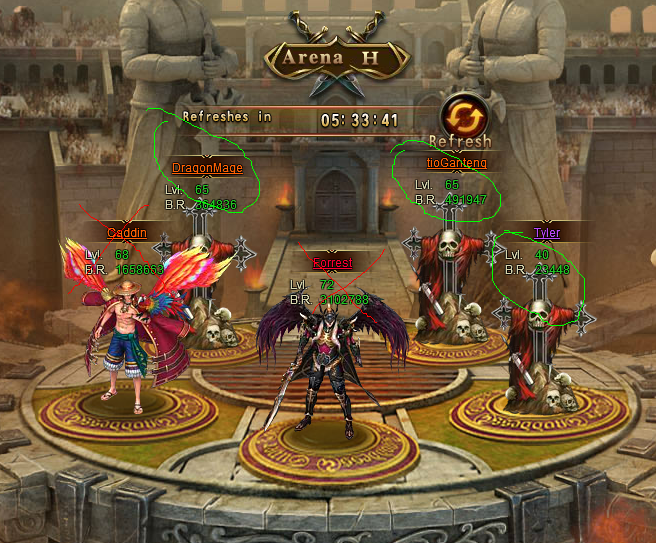Pick Tyler's name label

546,233
